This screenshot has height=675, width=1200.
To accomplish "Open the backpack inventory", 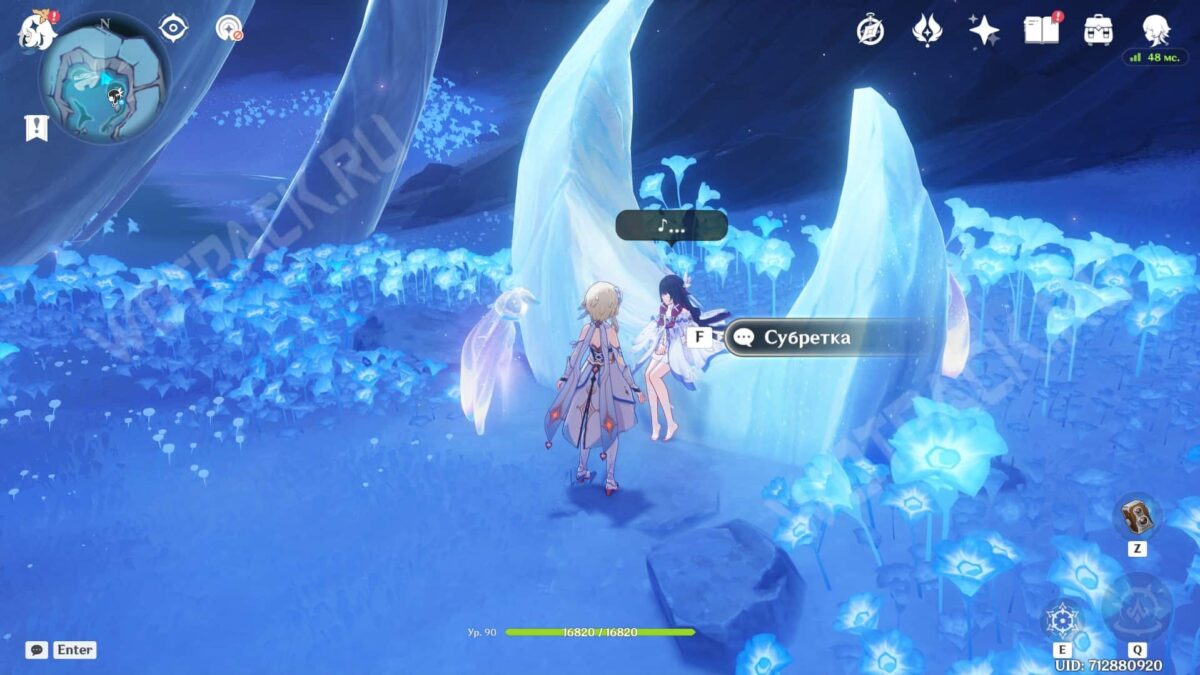I will (x=1098, y=30).
